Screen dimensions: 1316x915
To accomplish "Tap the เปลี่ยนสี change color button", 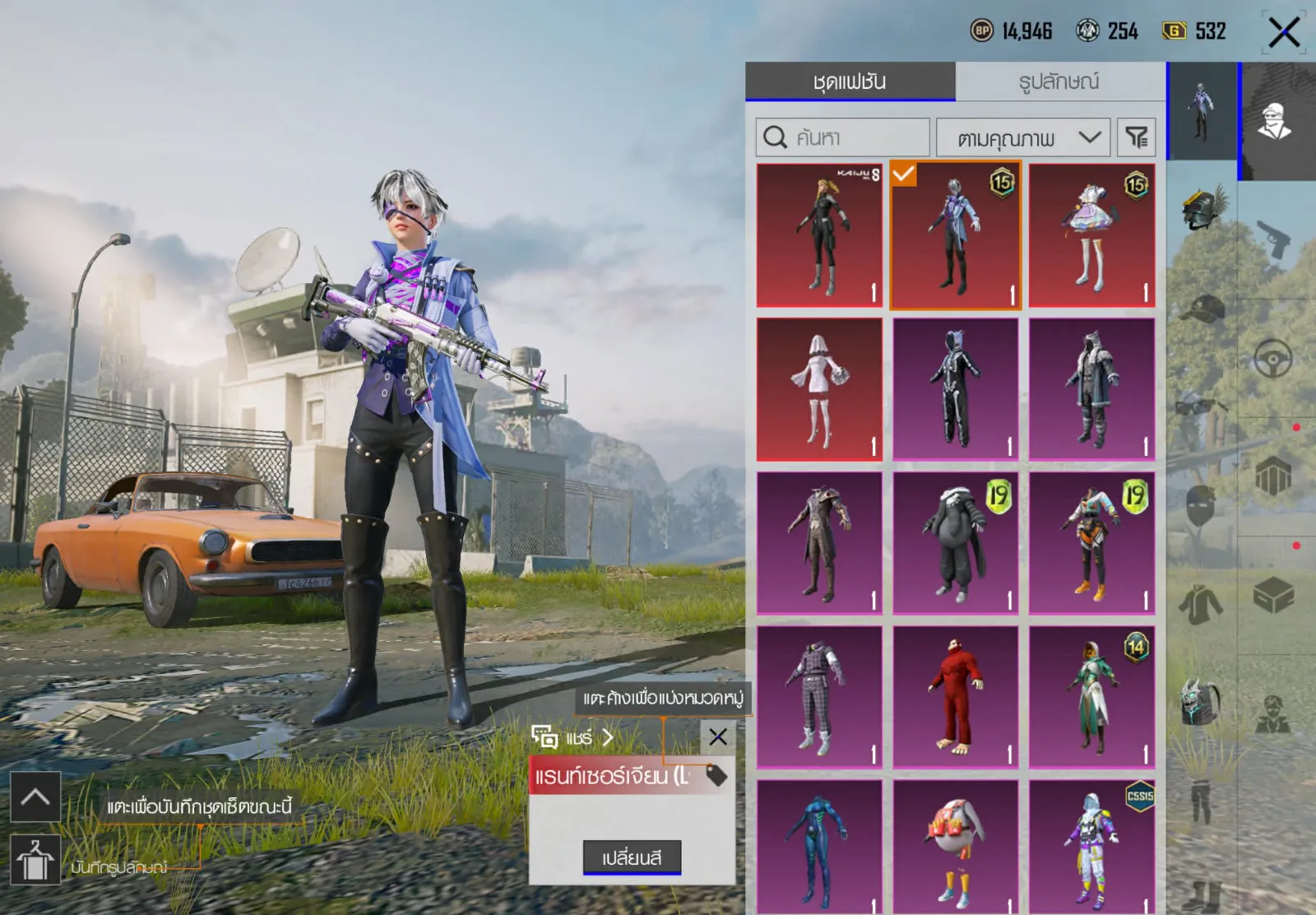I will coord(632,857).
